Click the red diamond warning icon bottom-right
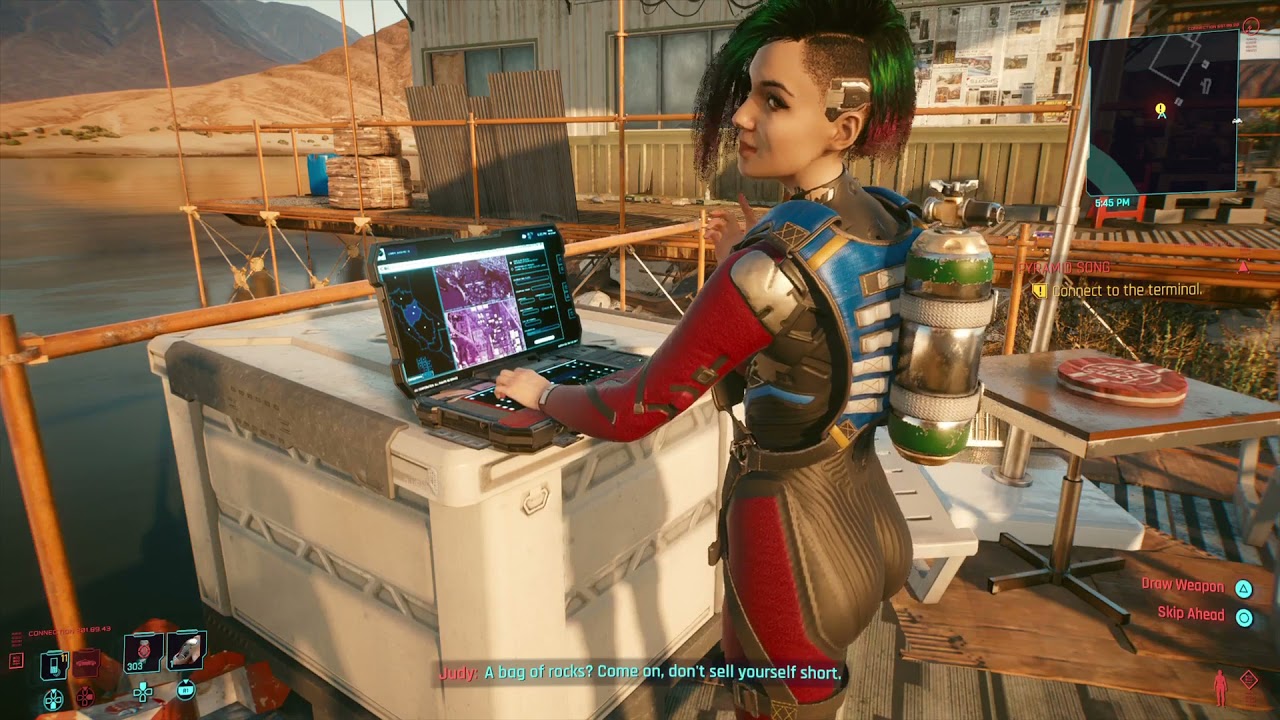Viewport: 1280px width, 720px height. 1249,679
